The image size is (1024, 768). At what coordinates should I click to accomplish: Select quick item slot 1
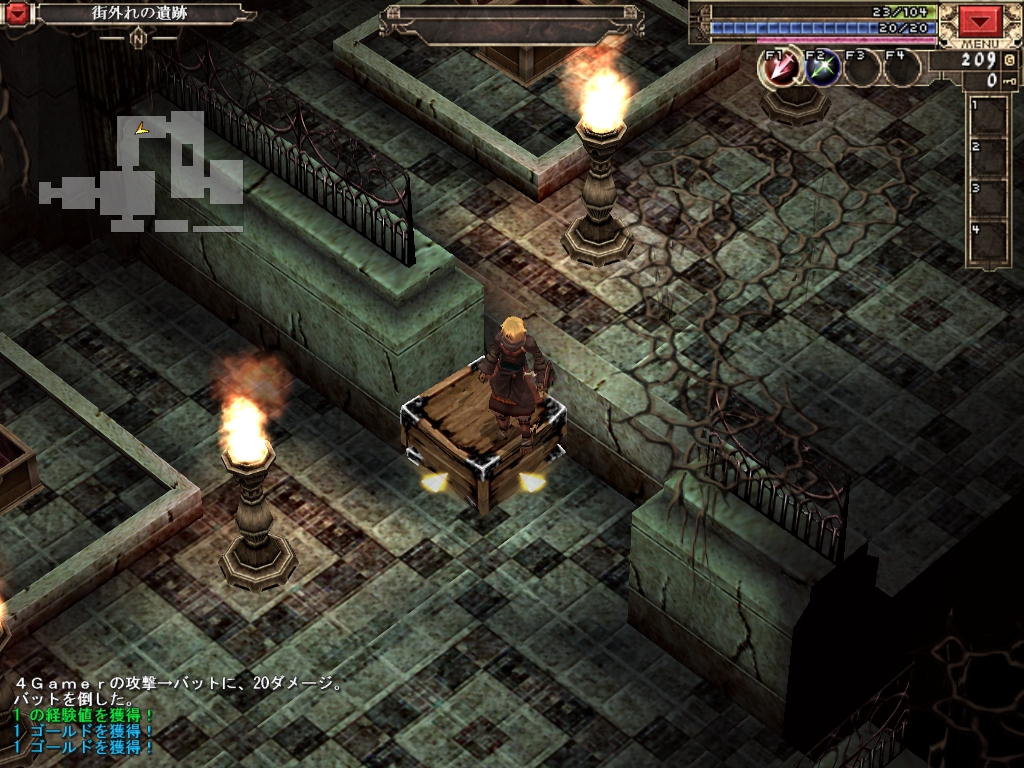tap(988, 116)
